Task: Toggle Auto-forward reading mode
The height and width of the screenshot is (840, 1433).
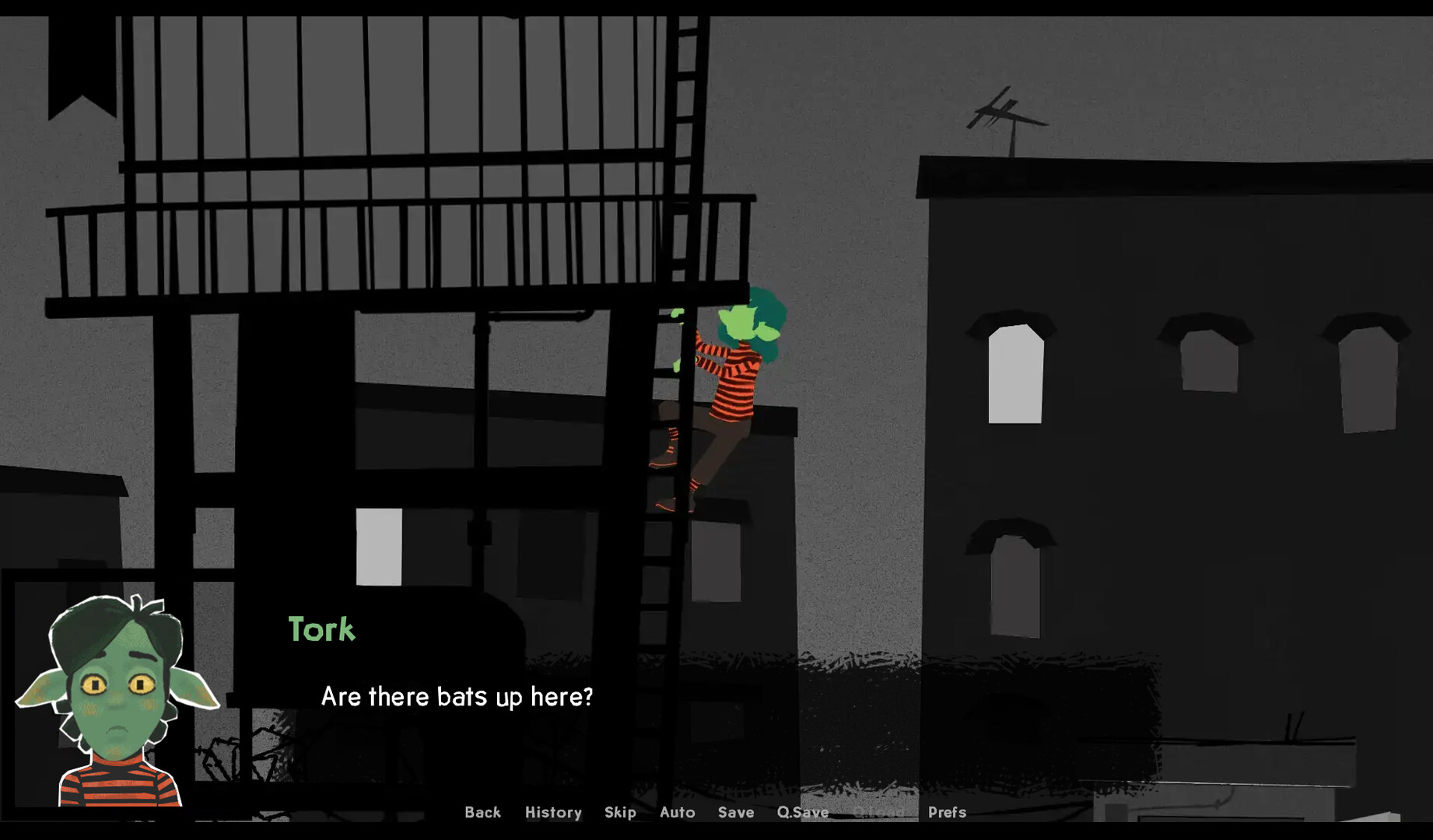Action: 678,812
